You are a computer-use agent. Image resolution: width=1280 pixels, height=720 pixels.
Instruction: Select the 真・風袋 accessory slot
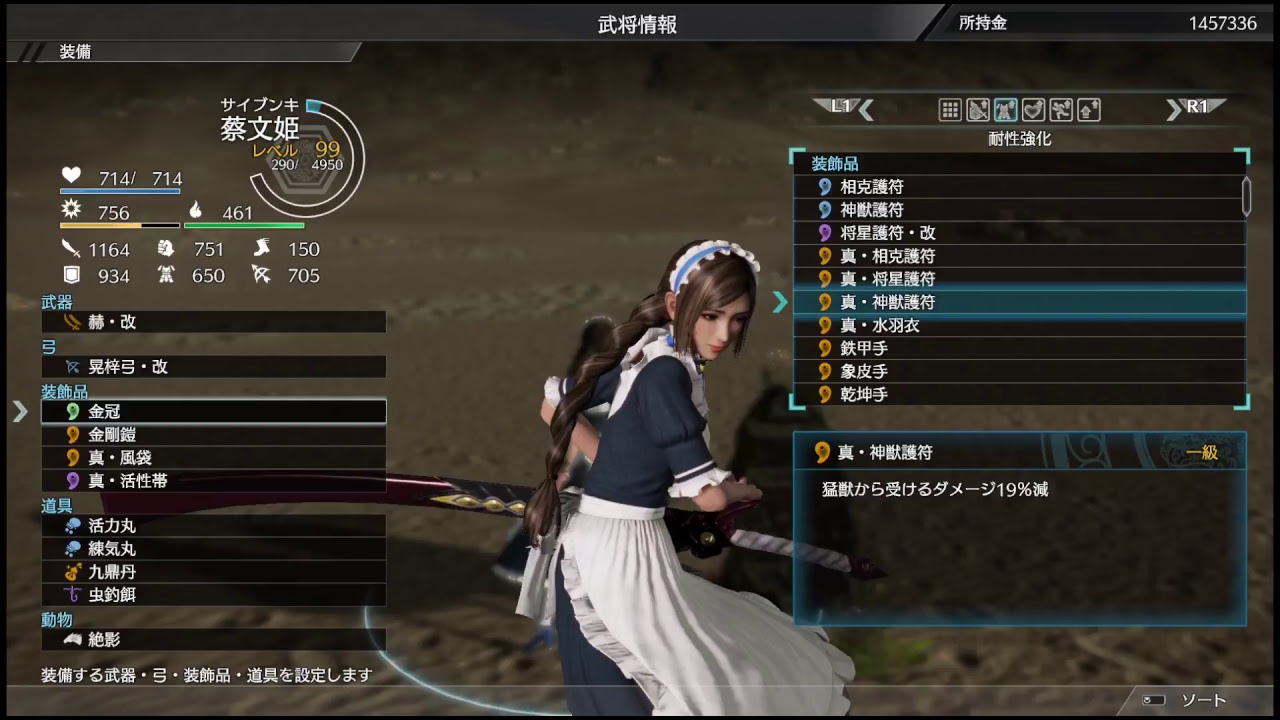click(x=212, y=458)
